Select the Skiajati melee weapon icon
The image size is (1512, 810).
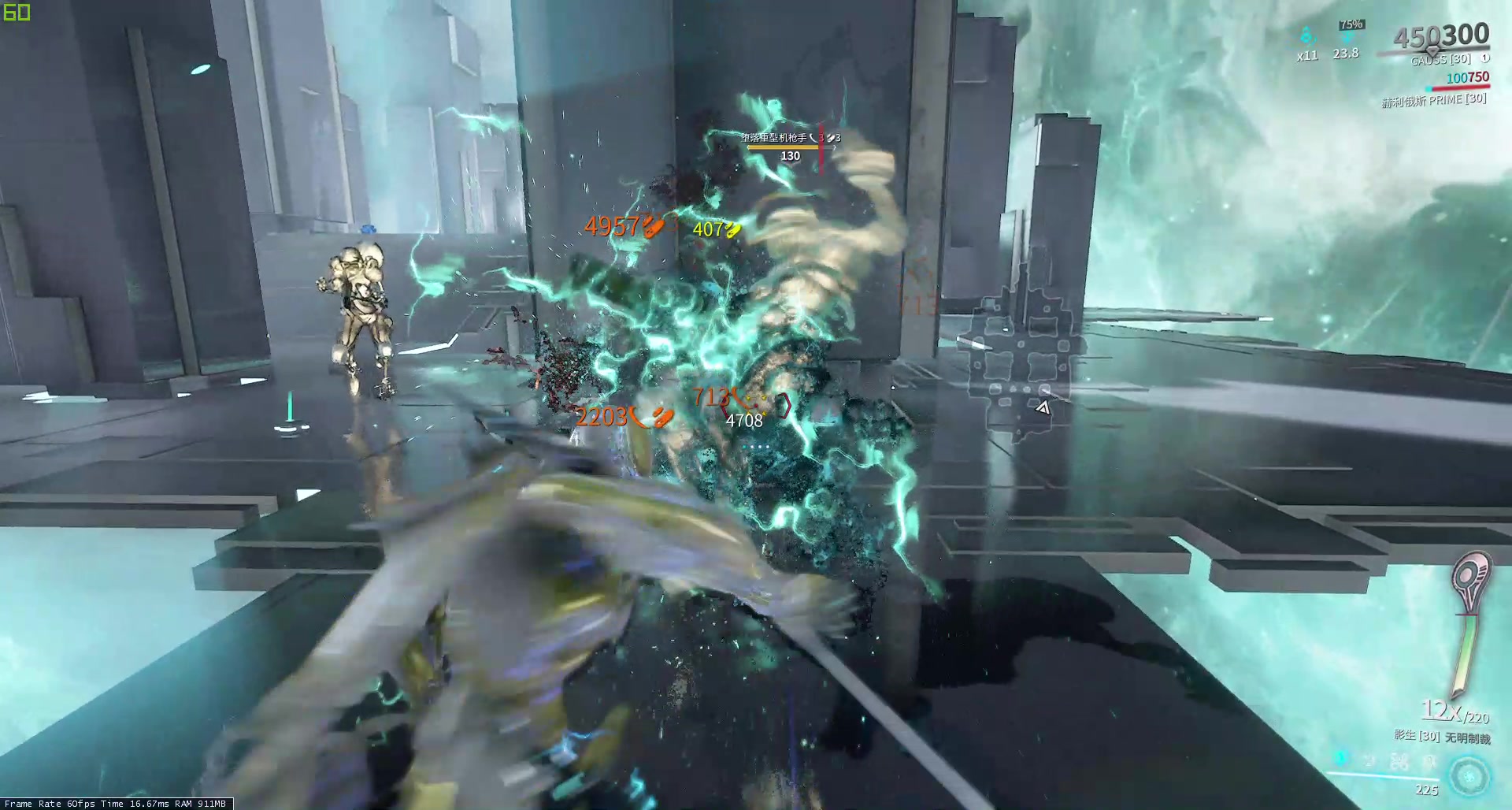pos(1469,622)
